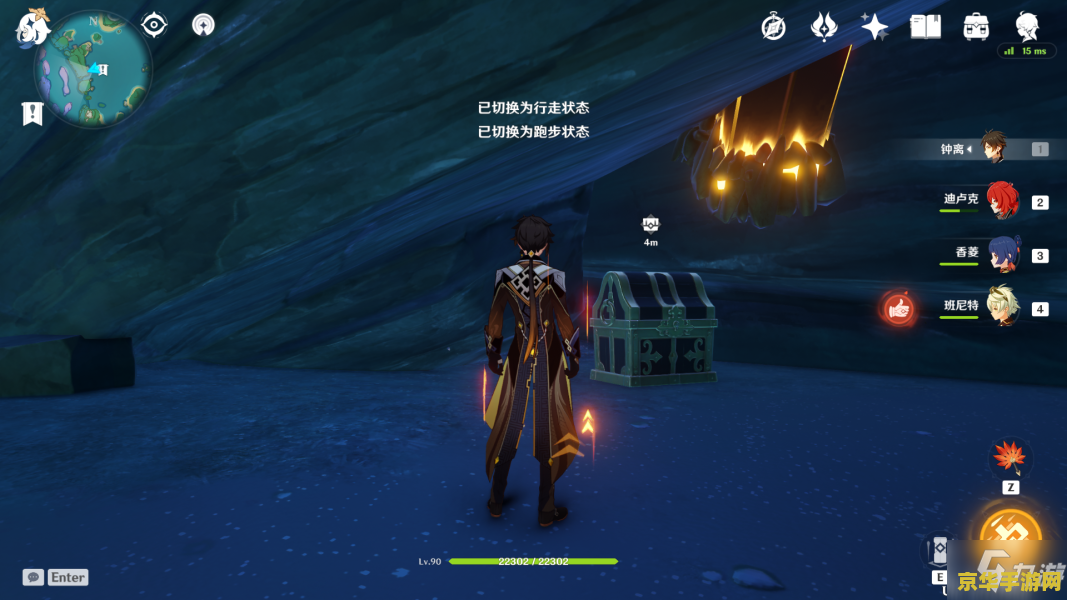Switch to party member 香菱
The height and width of the screenshot is (600, 1067).
coord(1000,254)
